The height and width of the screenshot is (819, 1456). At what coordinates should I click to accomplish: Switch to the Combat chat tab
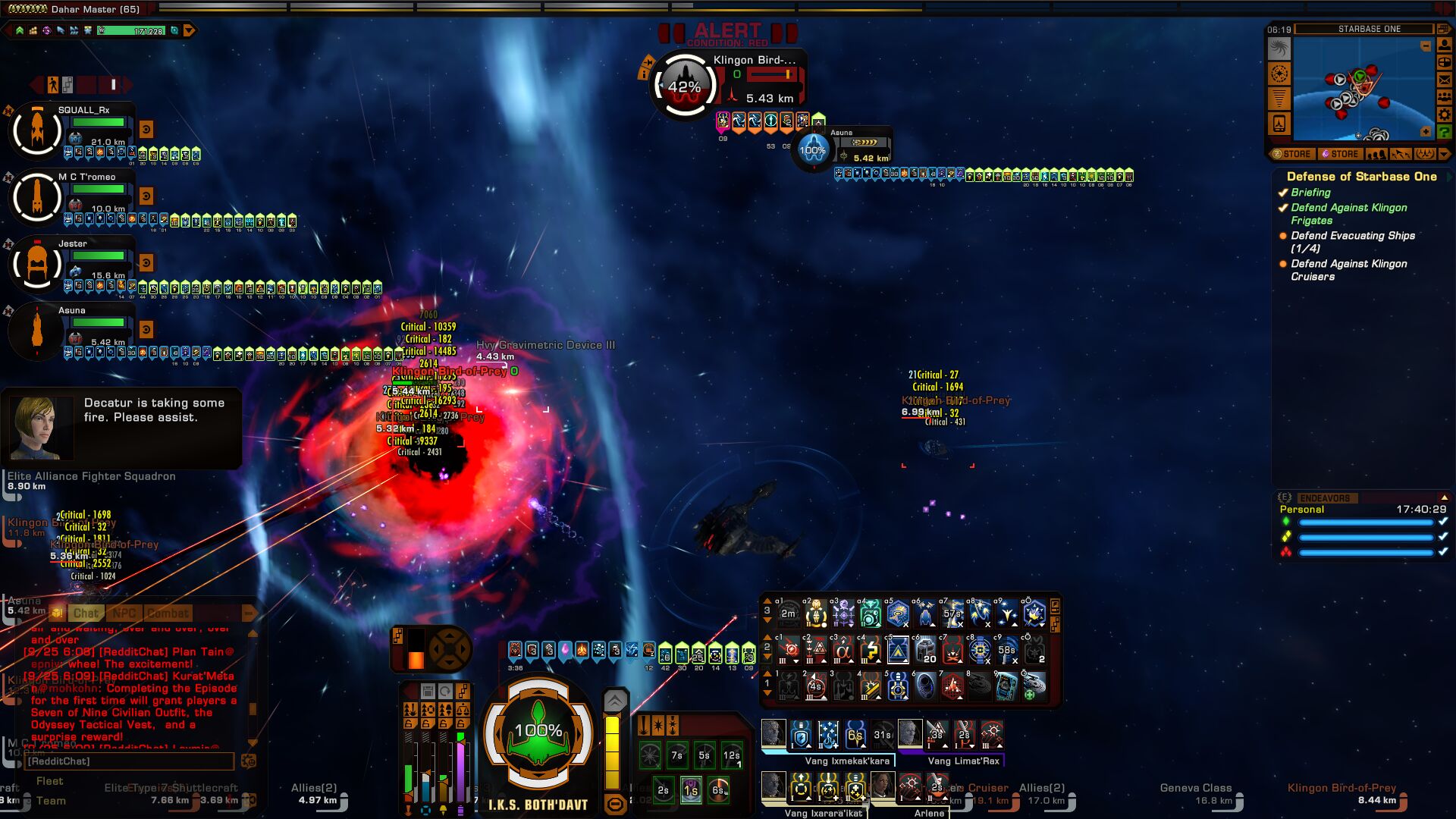coord(168,613)
